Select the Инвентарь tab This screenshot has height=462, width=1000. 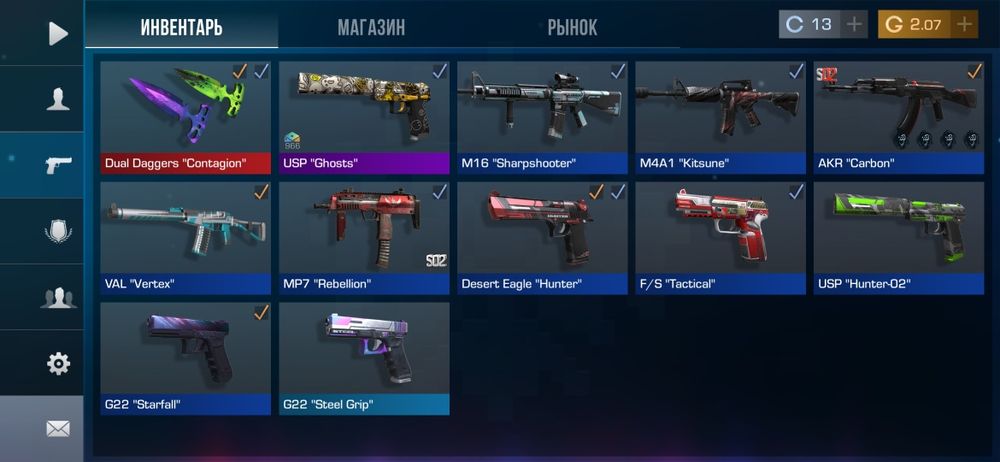181,27
